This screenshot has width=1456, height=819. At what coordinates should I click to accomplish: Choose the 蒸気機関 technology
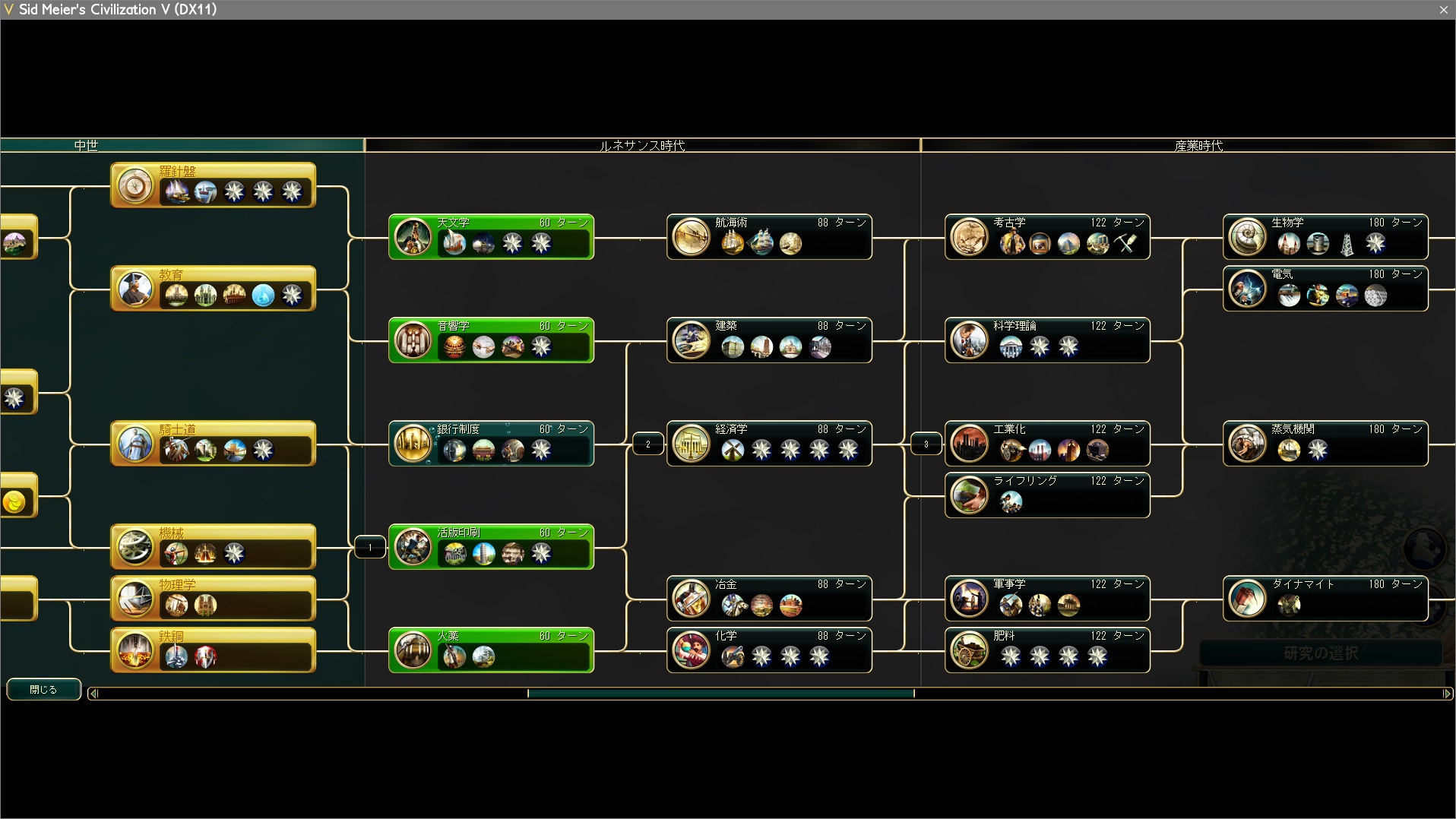(1325, 444)
